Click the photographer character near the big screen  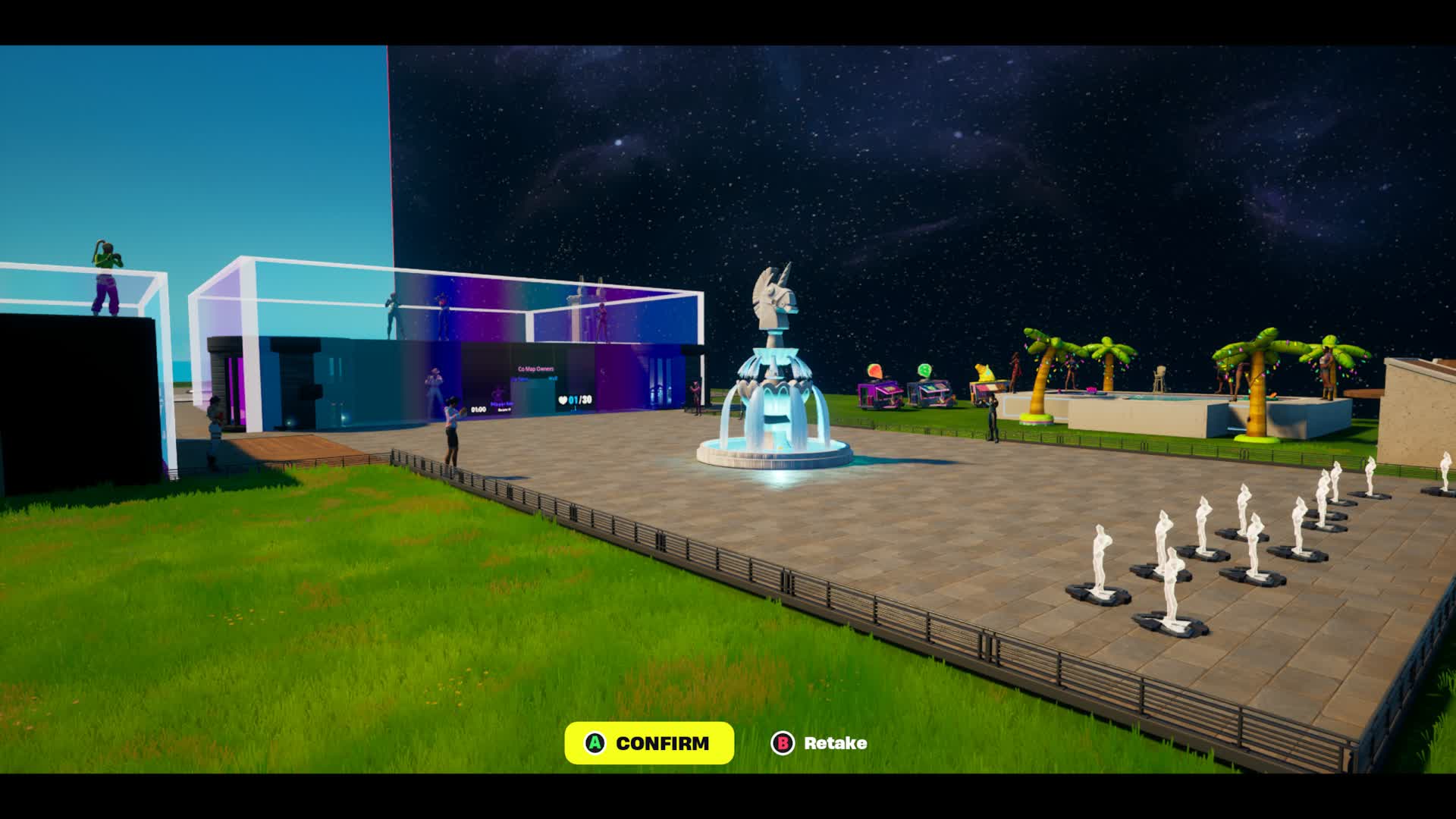[452, 417]
